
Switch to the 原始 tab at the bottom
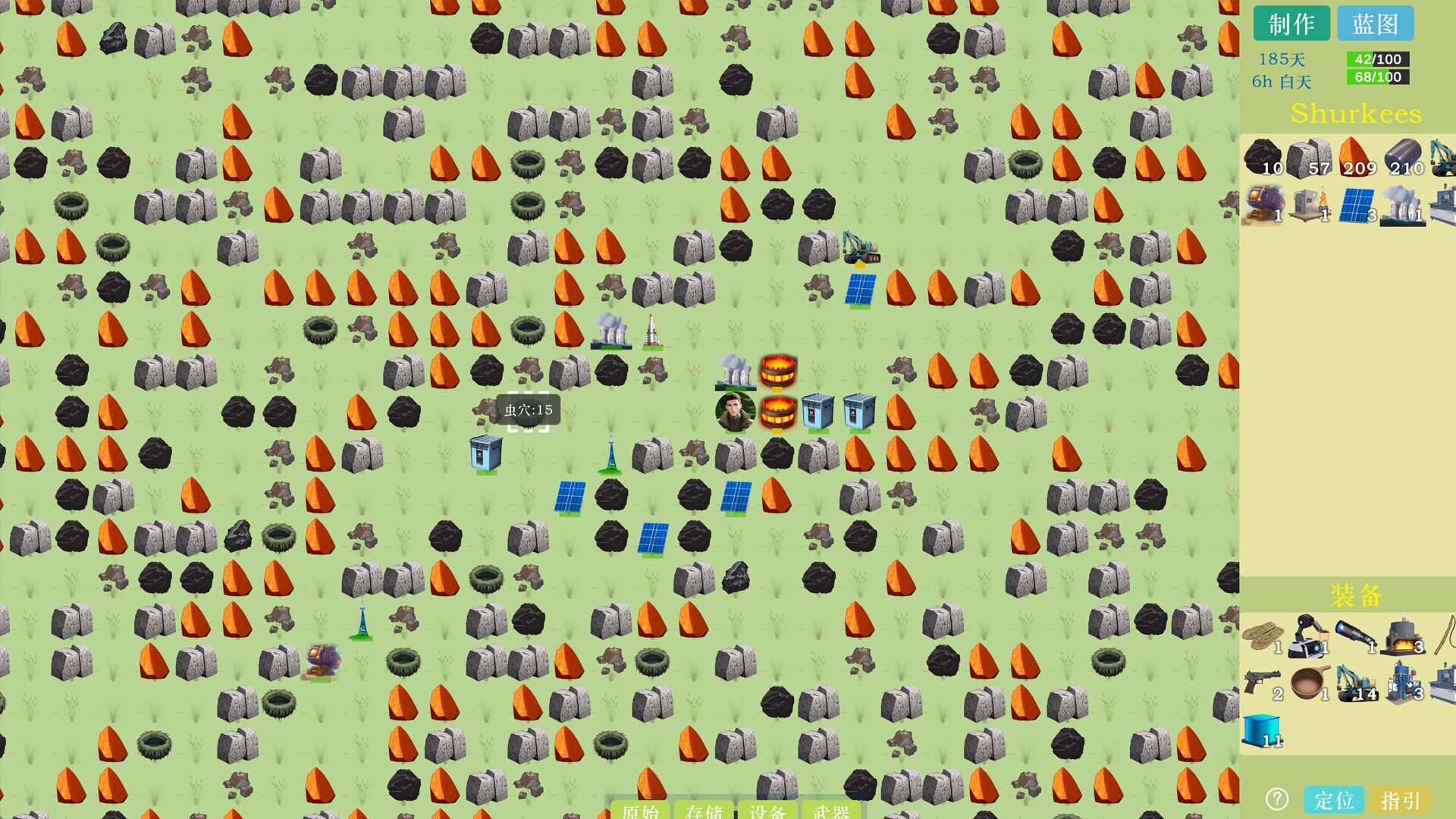[641, 811]
